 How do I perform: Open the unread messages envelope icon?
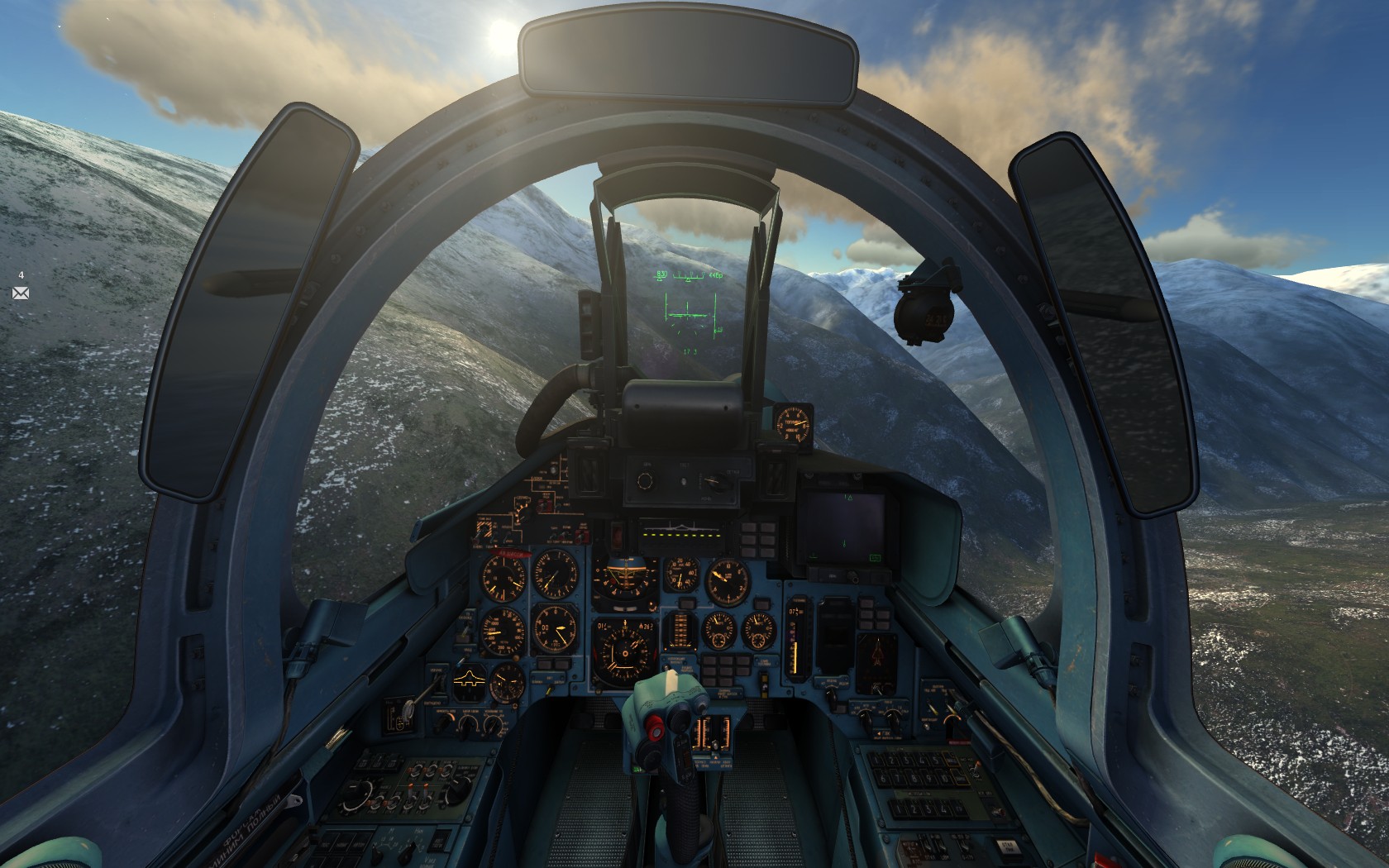pyautogui.click(x=21, y=293)
